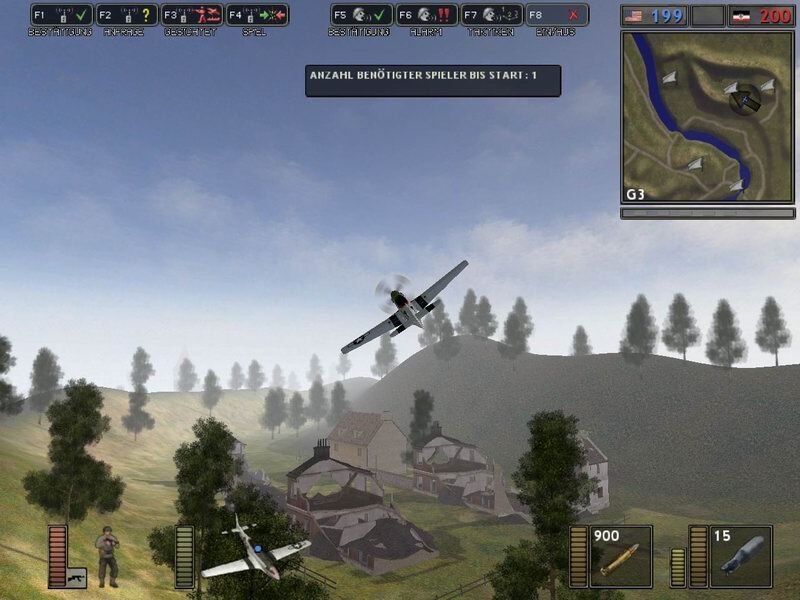800x600 pixels.
Task: Activate the F6 Alarm radio menu
Action: coord(427,15)
